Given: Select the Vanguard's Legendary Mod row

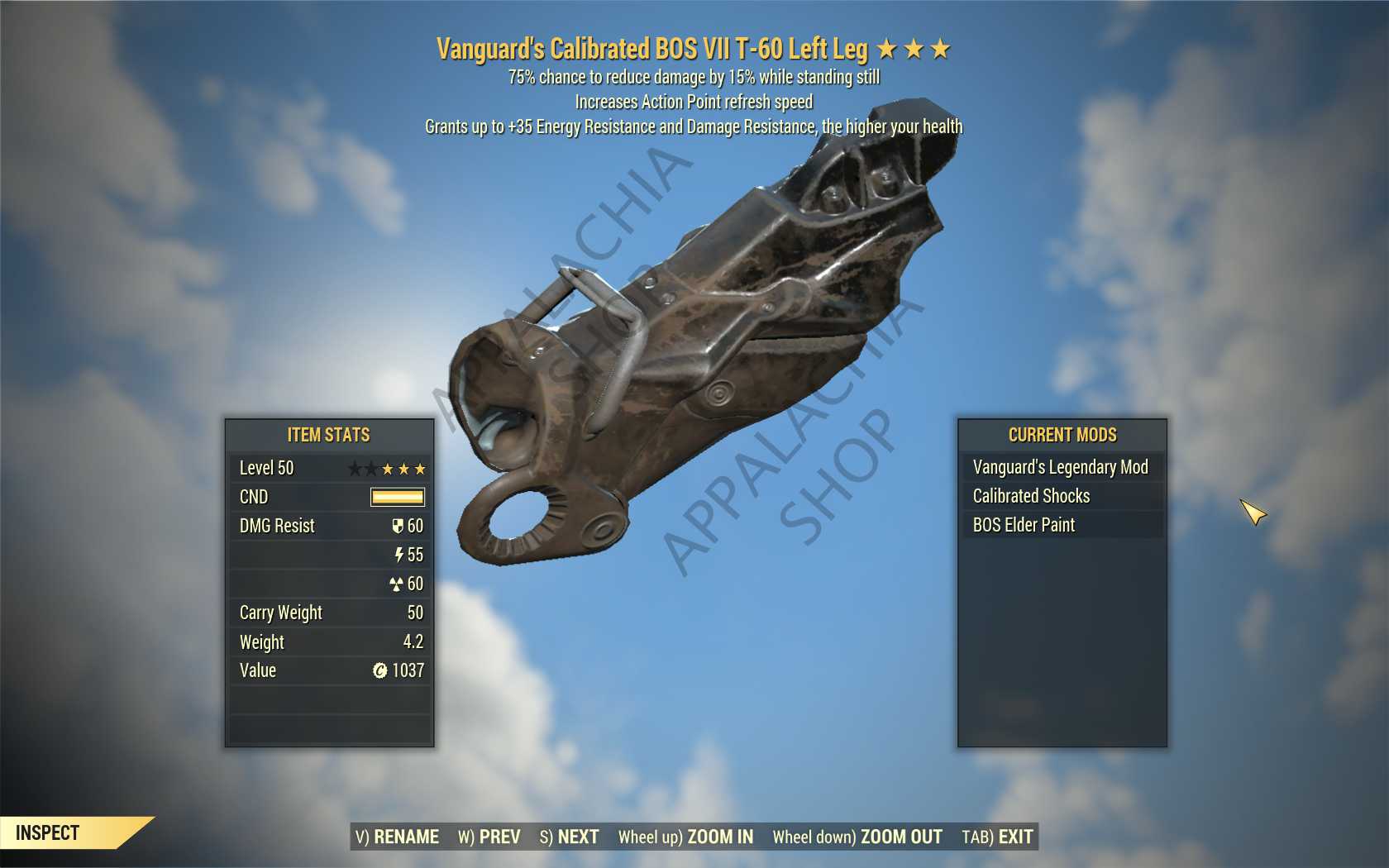Looking at the screenshot, I should click(x=1061, y=467).
